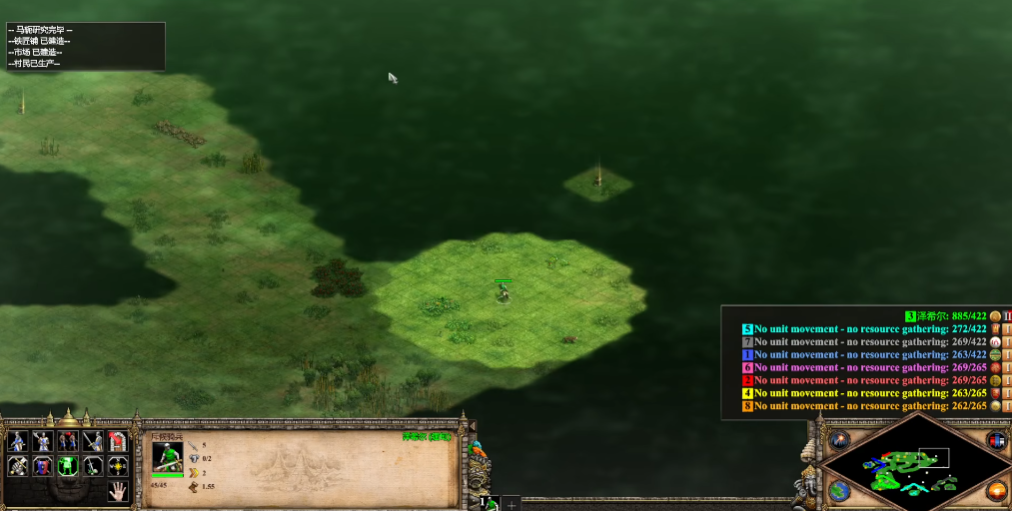
Task: Activate the blue and red shield command
Action: [x=43, y=466]
